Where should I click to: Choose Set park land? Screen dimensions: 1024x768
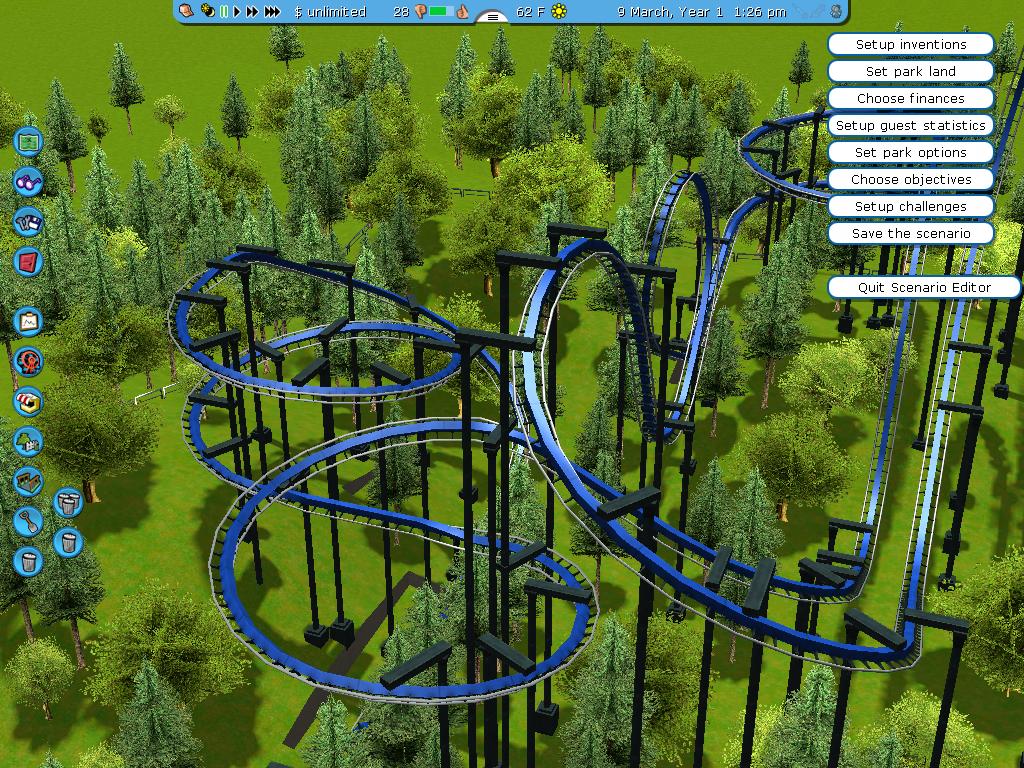coord(910,71)
